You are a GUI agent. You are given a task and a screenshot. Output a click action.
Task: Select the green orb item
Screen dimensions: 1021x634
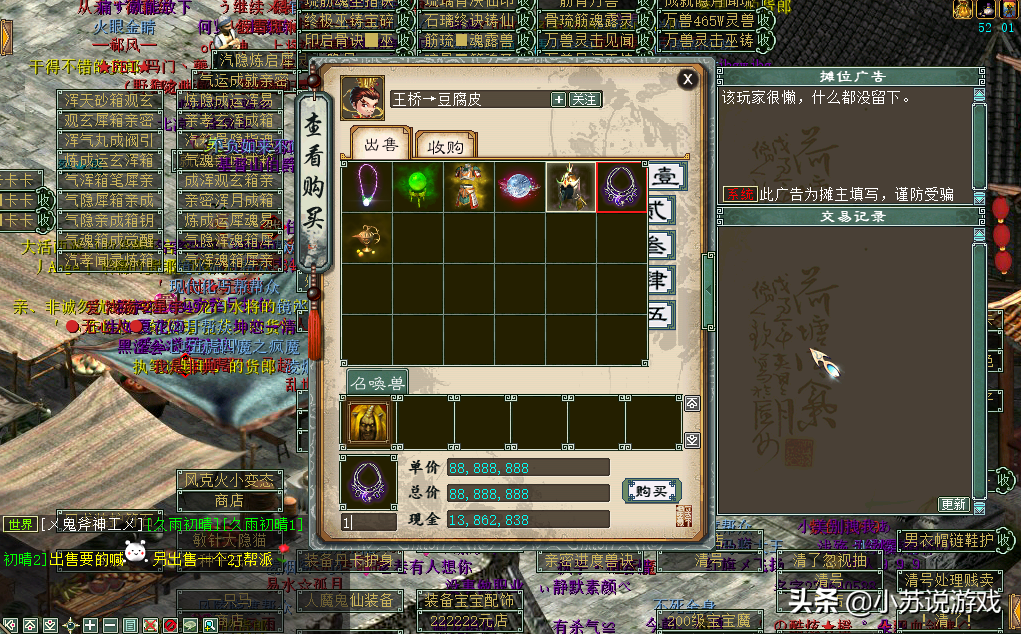(x=418, y=187)
